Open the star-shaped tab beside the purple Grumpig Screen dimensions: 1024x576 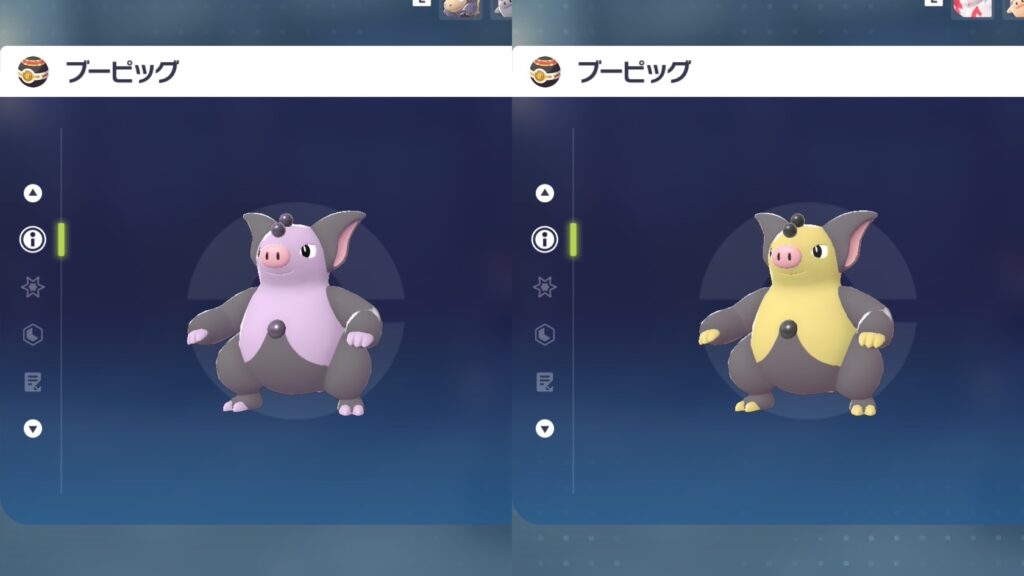33,287
